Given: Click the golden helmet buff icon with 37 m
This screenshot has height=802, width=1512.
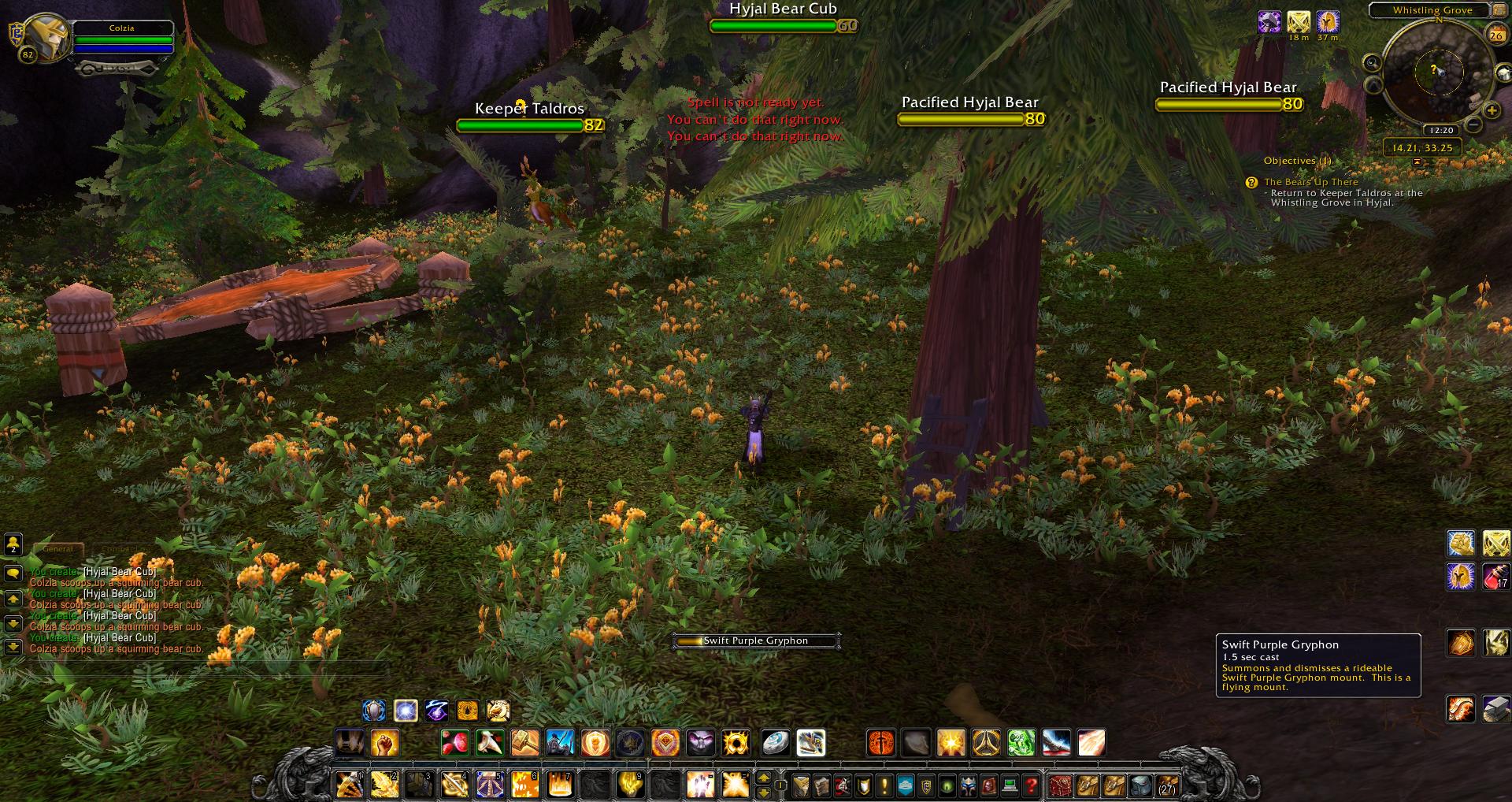Looking at the screenshot, I should coord(1328,22).
